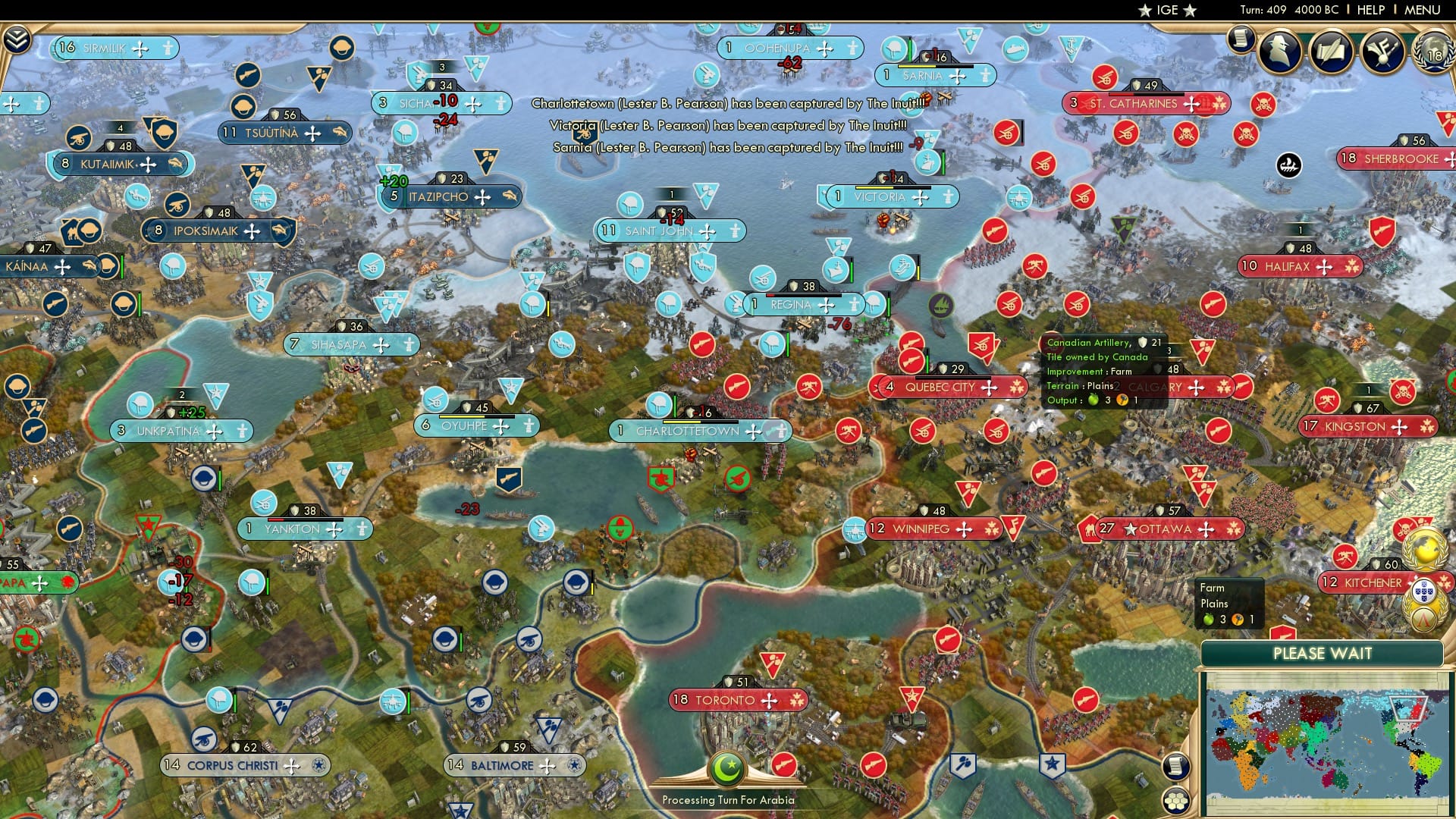Click the Spartan lambda leader medallion
This screenshot has height=819, width=1456.
pyautogui.click(x=1423, y=620)
